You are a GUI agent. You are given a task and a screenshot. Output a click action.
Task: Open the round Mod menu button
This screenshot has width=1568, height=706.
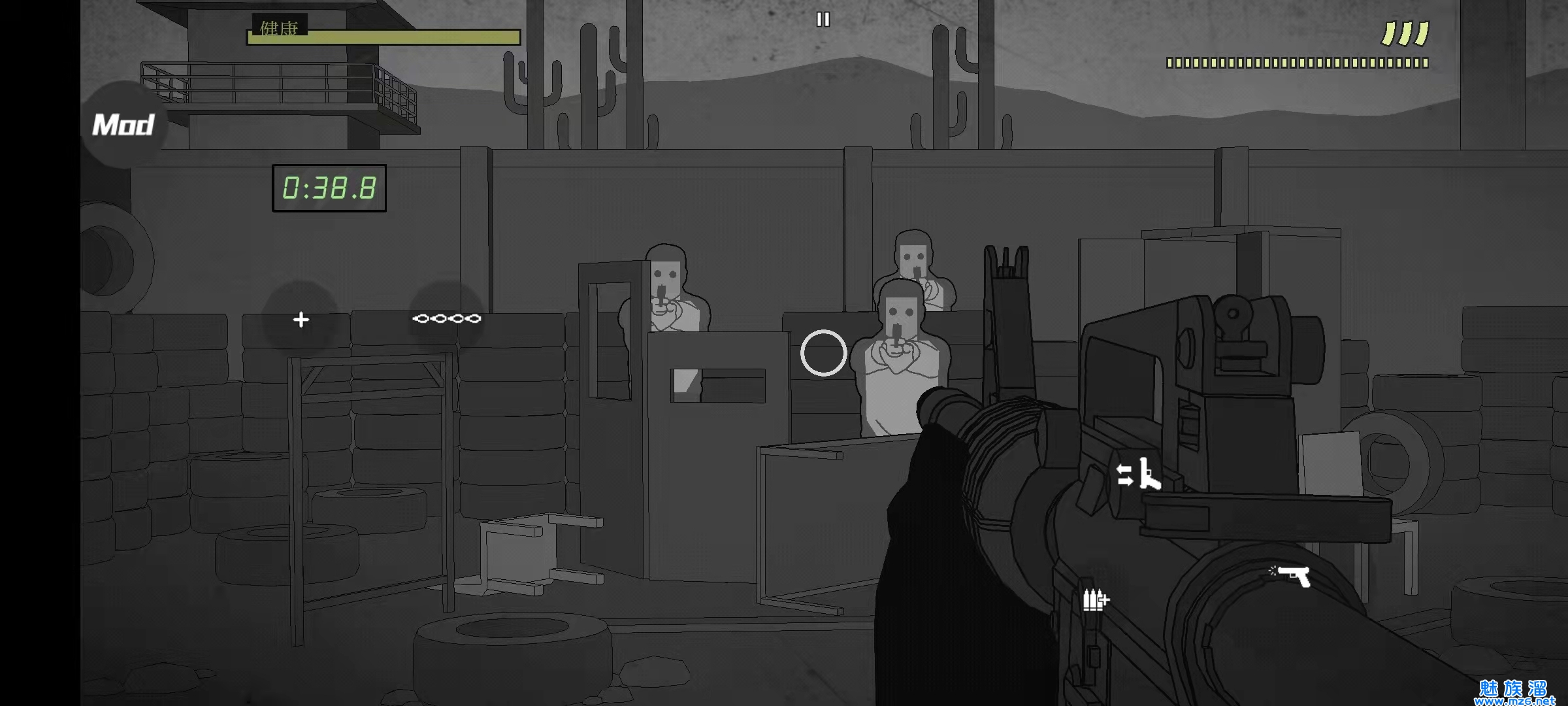point(123,124)
